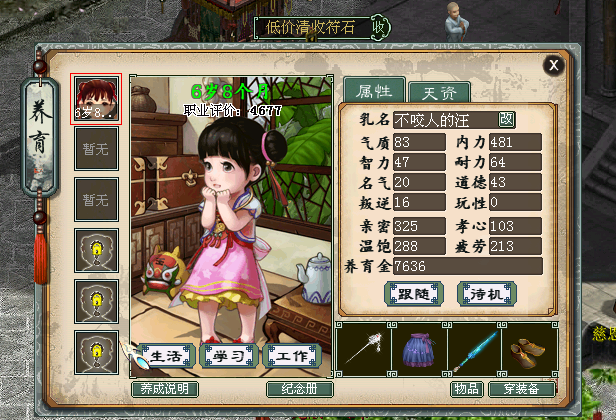Click the 低价清收符石 banner
This screenshot has height=420, width=616.
(314, 26)
